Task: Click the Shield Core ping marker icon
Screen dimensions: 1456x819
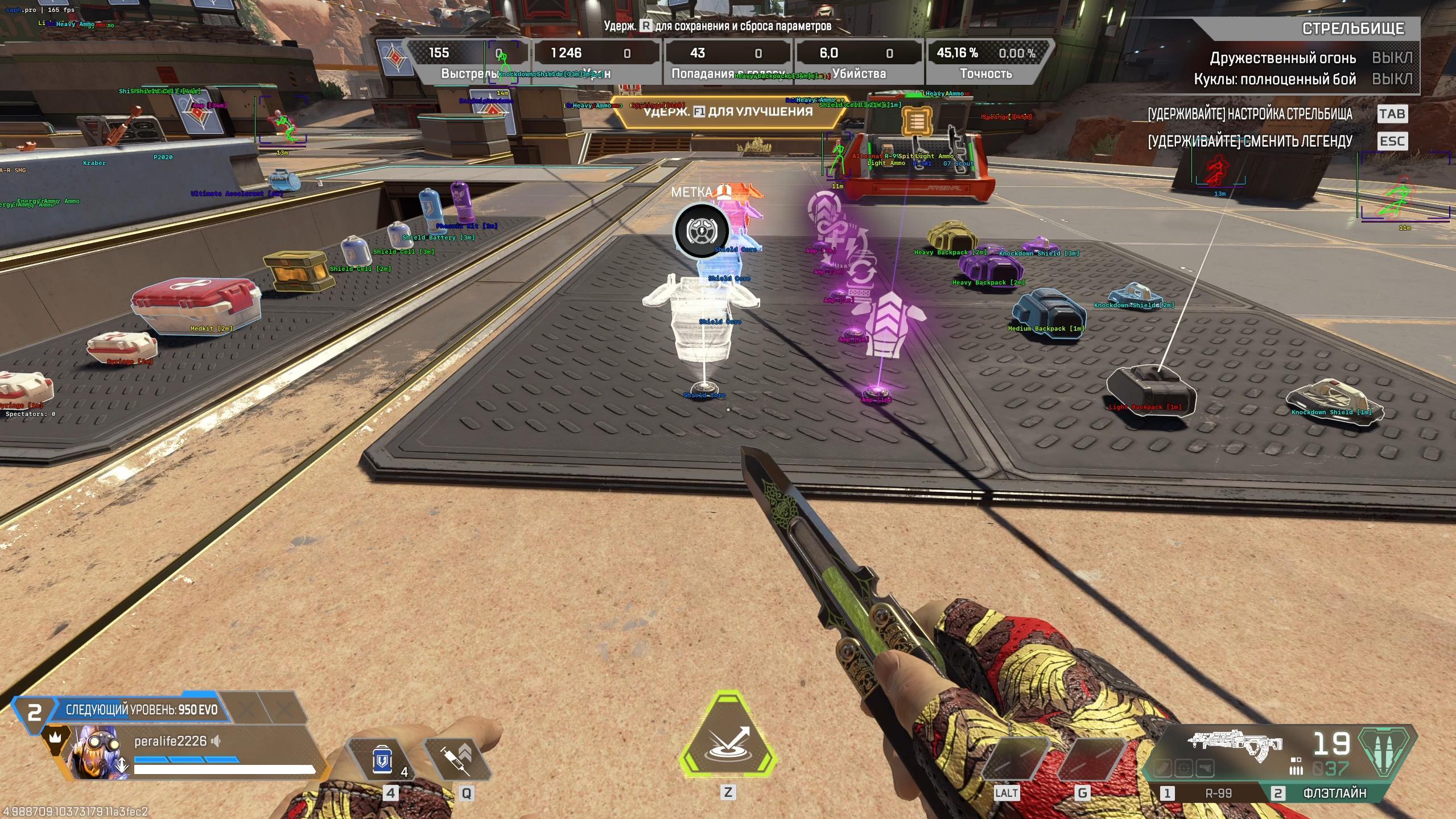Action: 701,231
